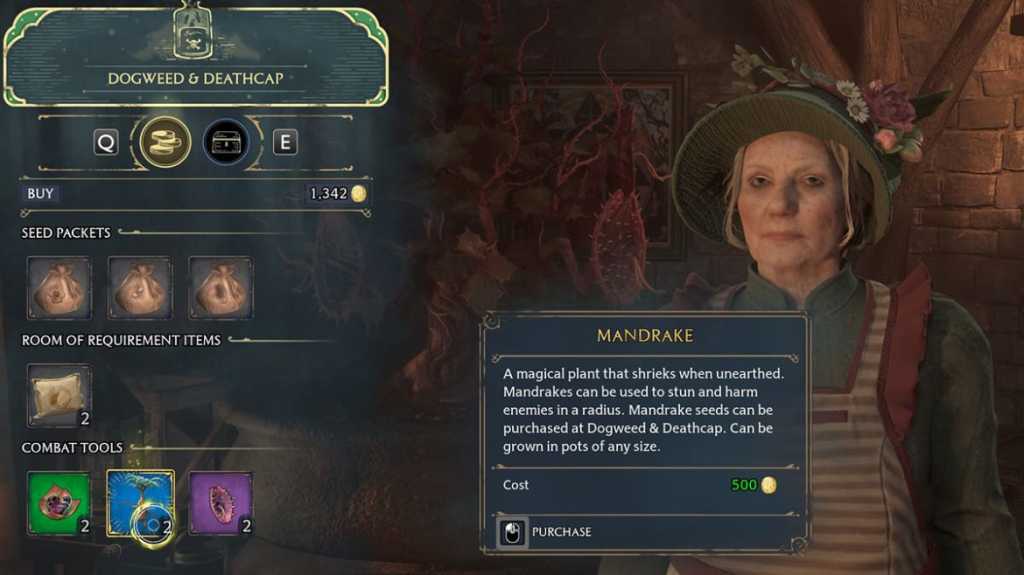Pick the purple Chomping Cabbage combat tool
The image size is (1024, 575).
pos(220,503)
